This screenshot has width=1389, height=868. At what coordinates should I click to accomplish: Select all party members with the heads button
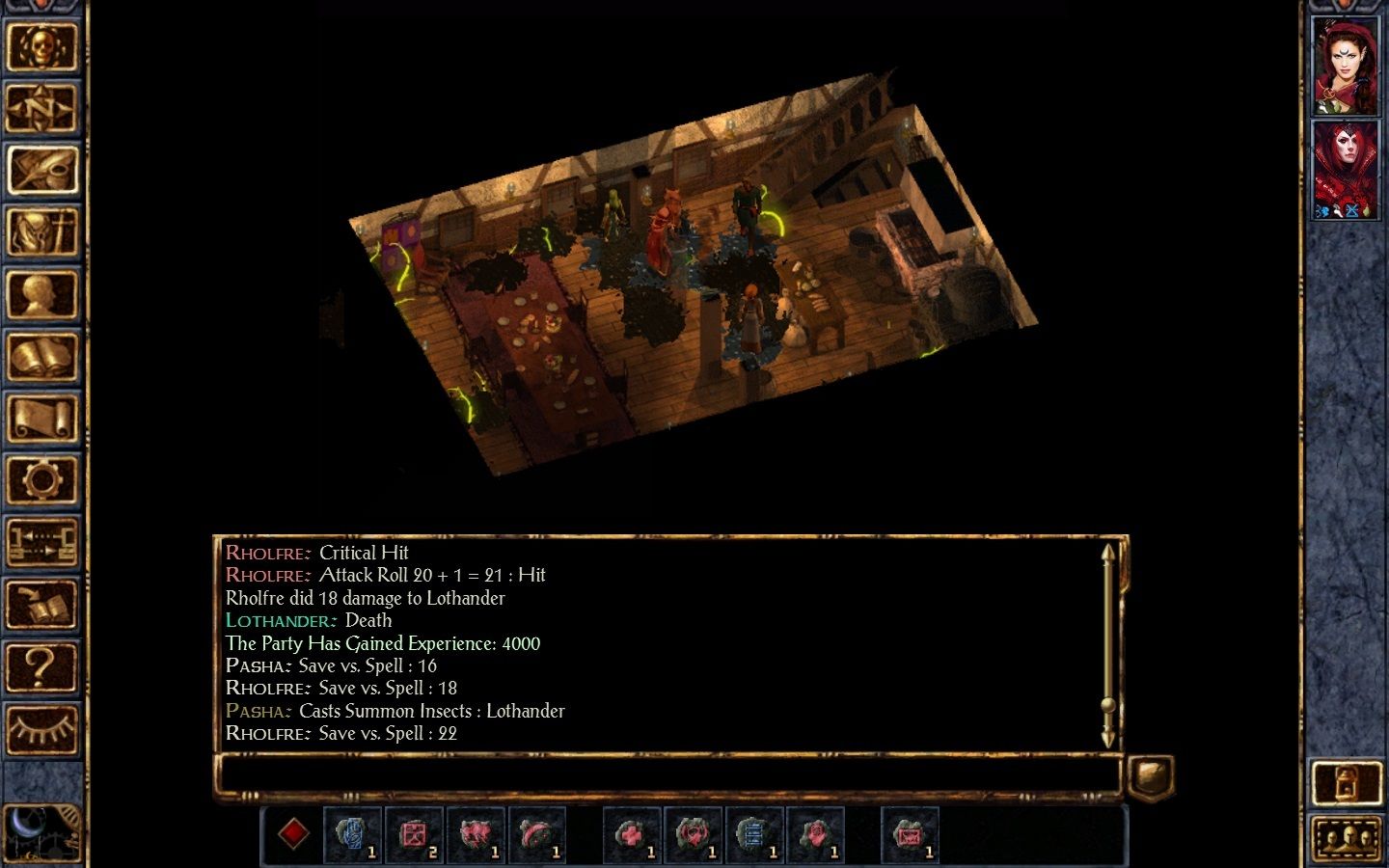tap(1348, 835)
